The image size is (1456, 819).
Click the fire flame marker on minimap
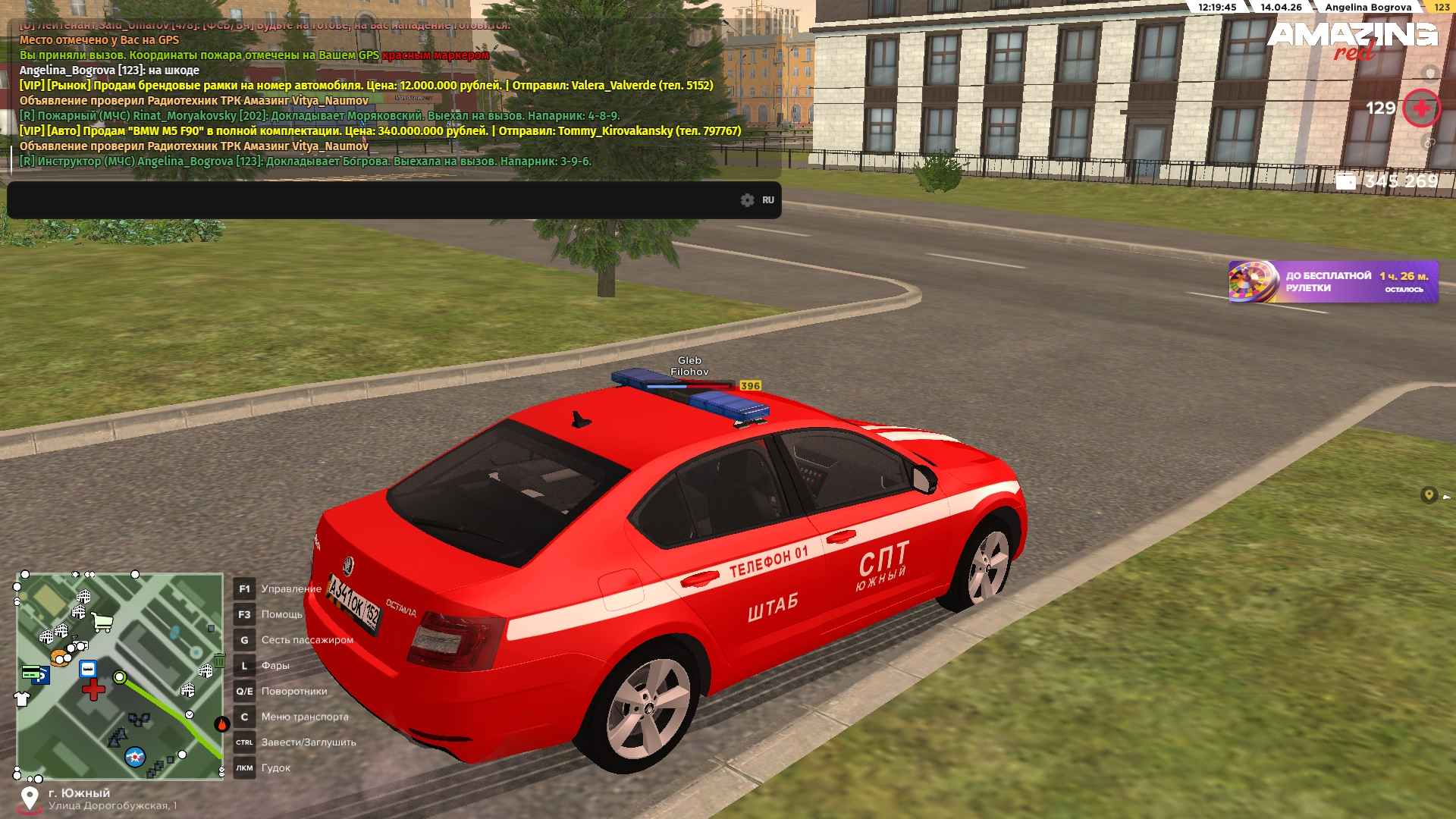[221, 723]
